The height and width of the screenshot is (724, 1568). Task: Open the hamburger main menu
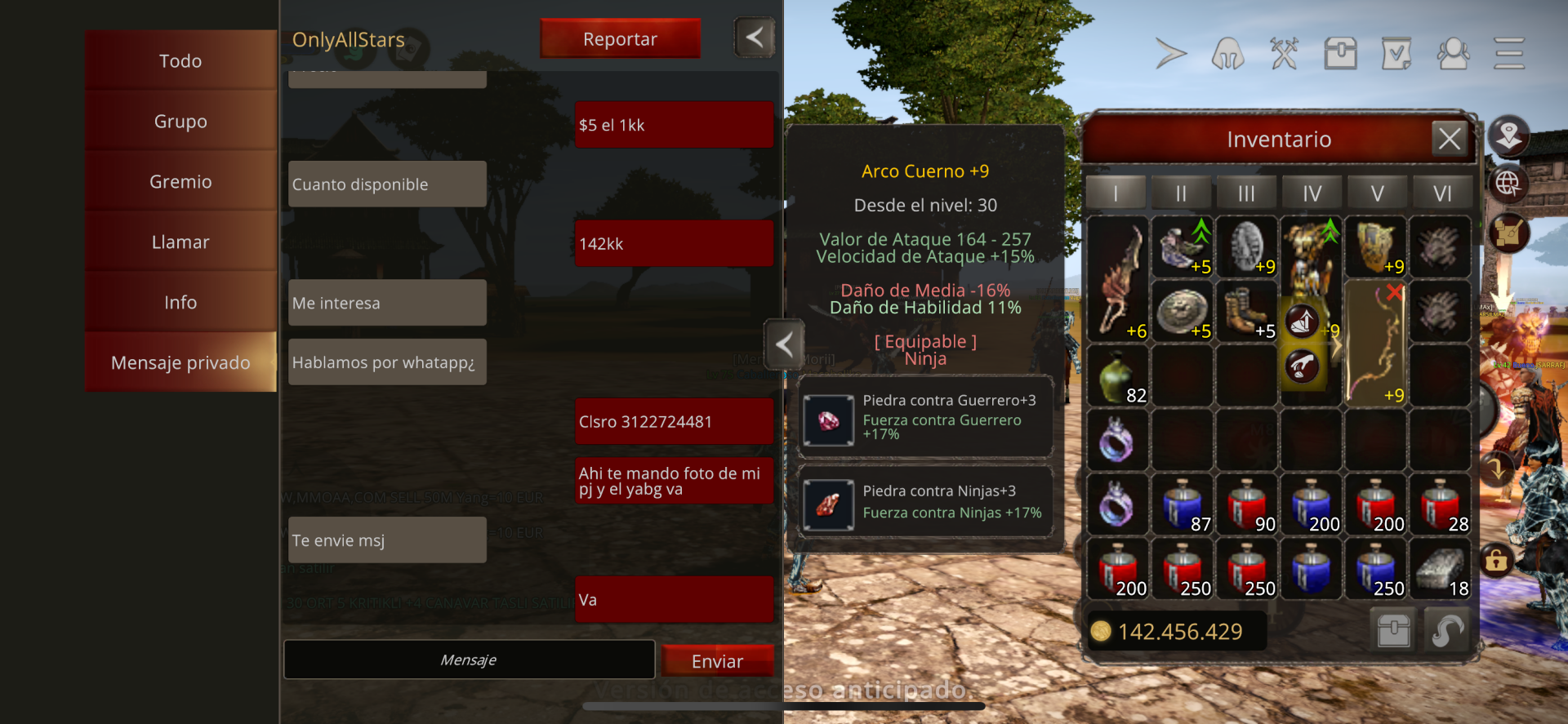click(x=1509, y=54)
